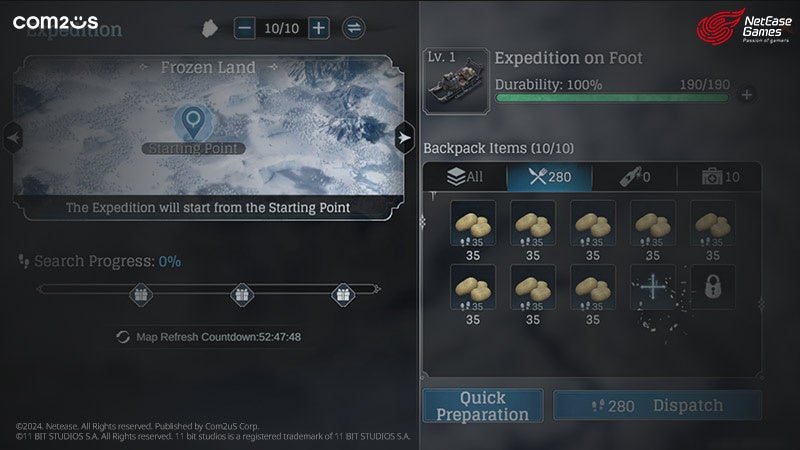Go to the next map with right arrow

[x=403, y=137]
